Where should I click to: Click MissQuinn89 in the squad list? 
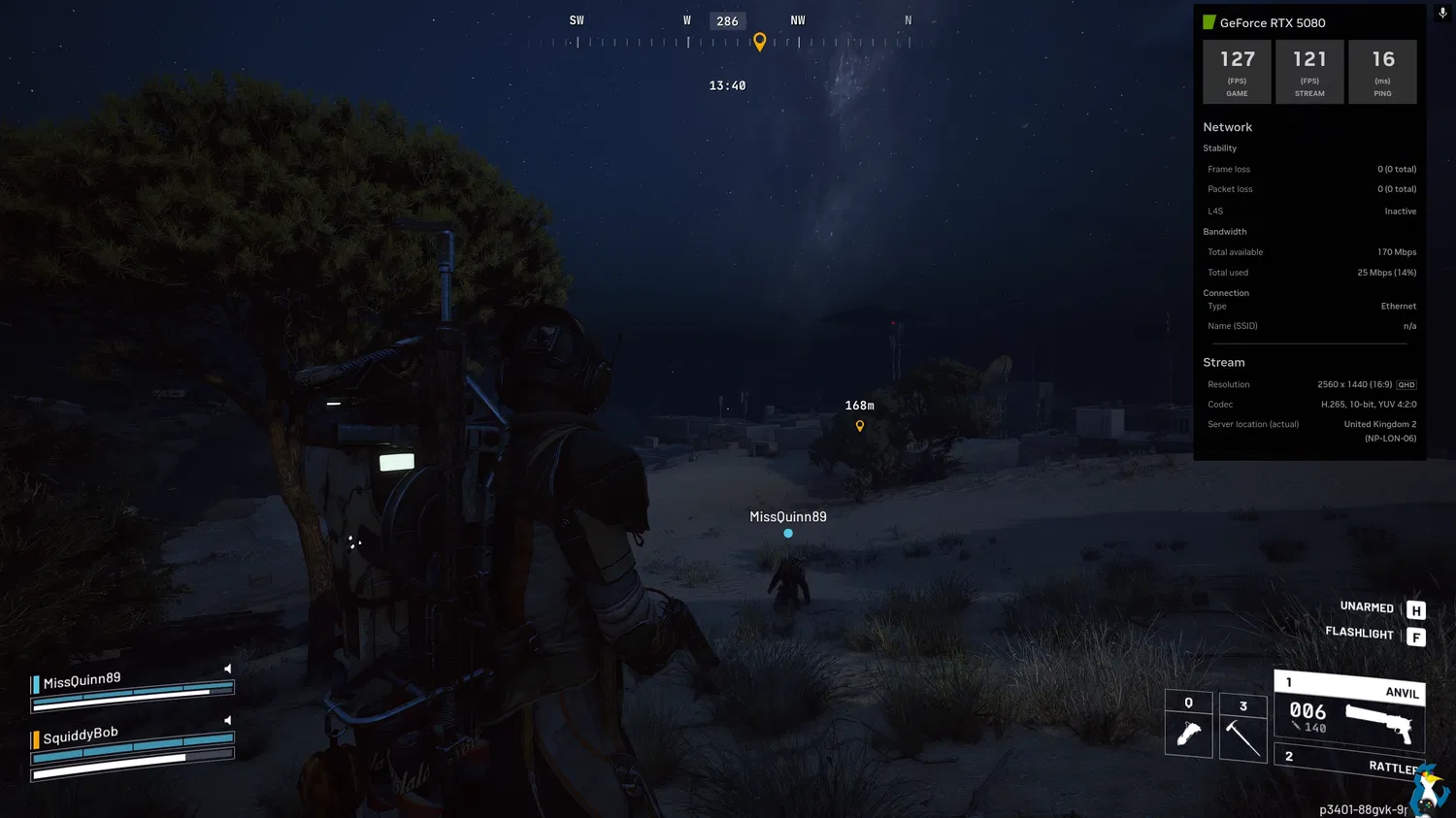83,680
